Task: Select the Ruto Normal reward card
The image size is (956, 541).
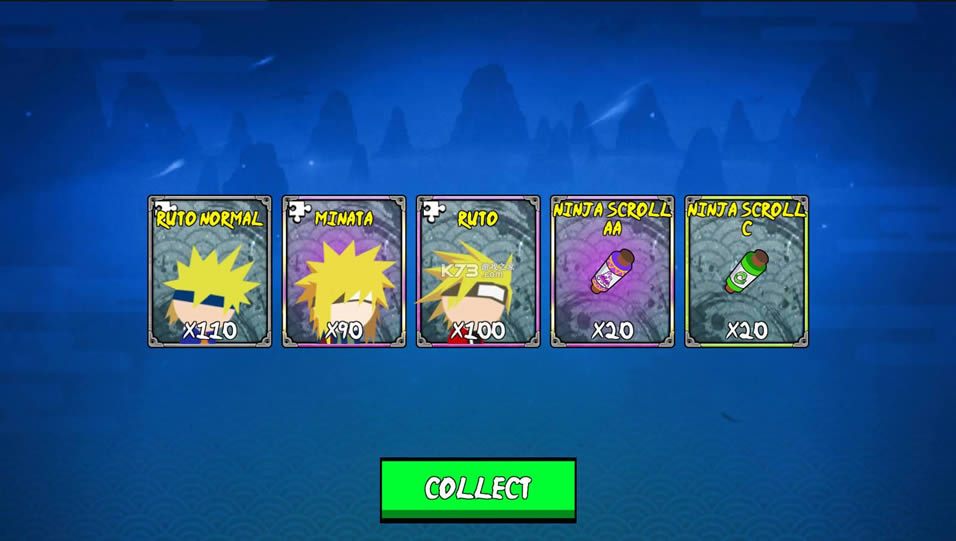Action: click(210, 272)
